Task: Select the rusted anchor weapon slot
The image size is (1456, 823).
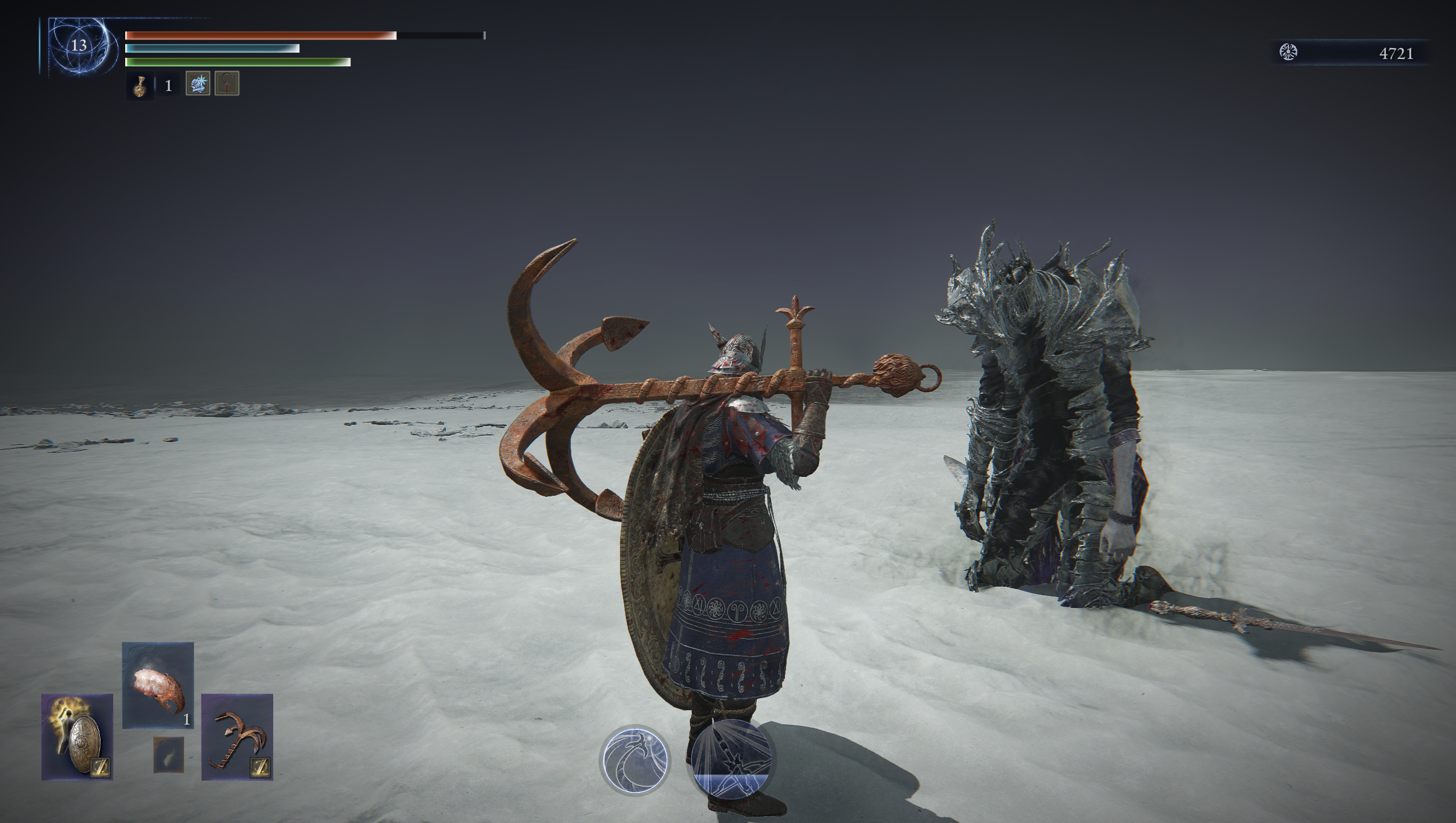Action: [237, 737]
